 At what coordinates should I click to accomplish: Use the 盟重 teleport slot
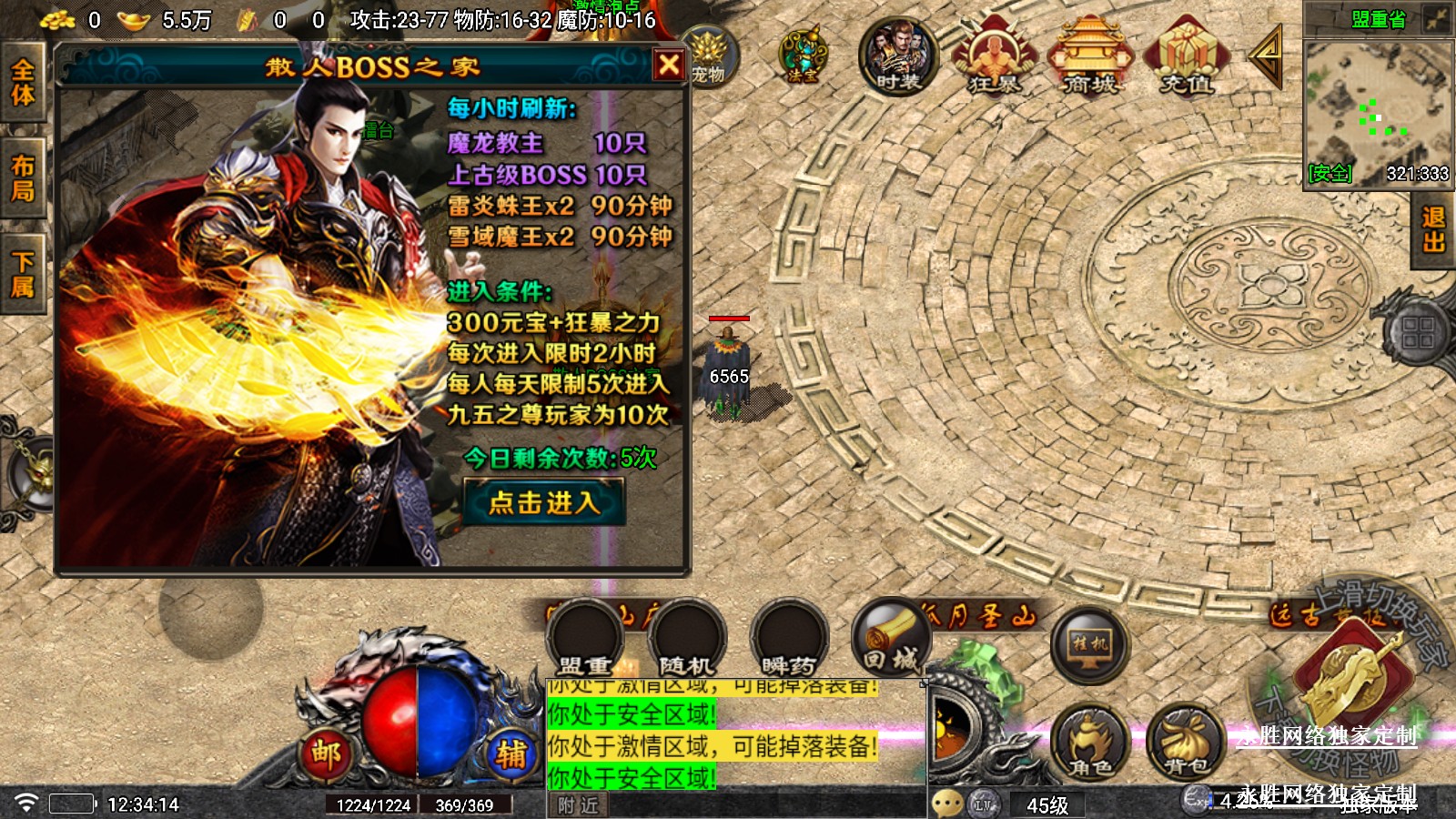585,639
